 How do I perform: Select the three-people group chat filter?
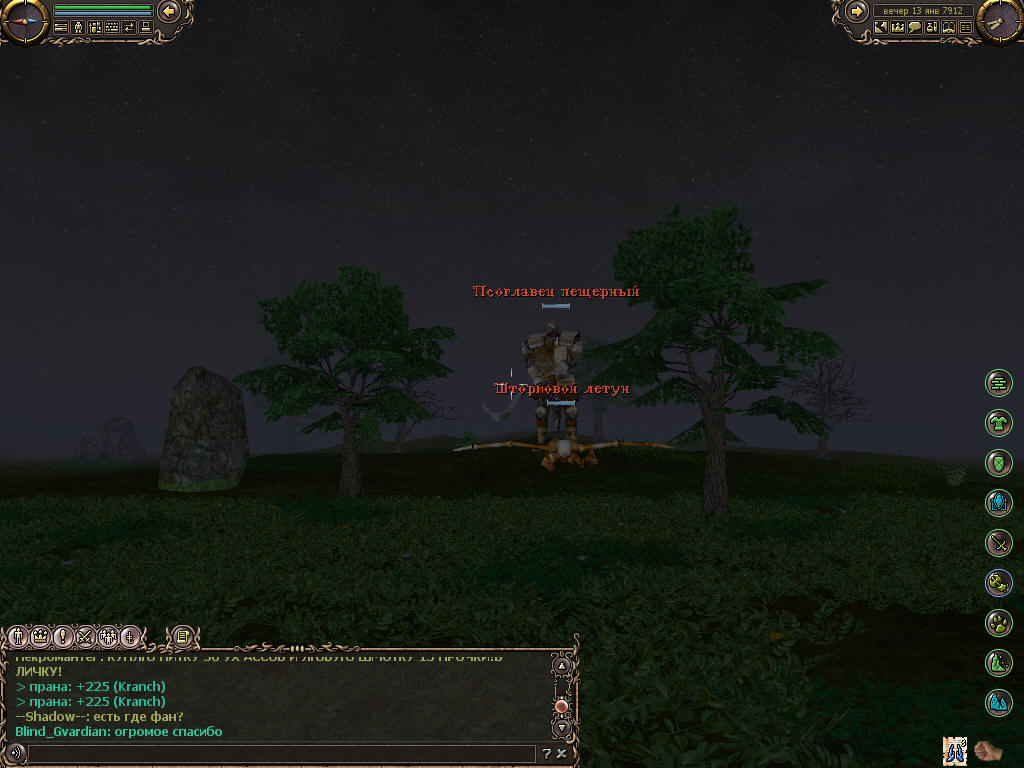coord(107,636)
